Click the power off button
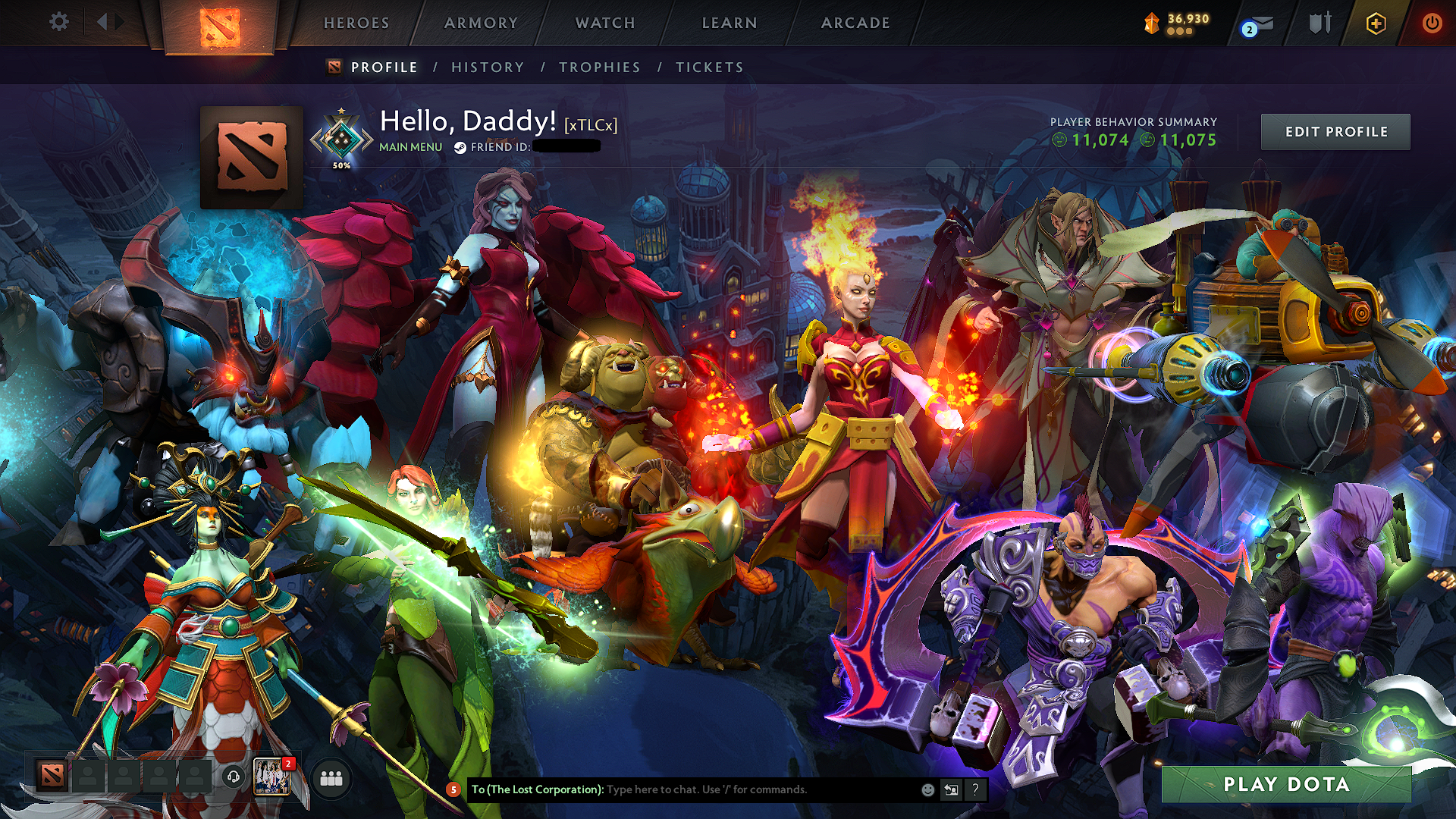The image size is (1456, 819). (1432, 23)
